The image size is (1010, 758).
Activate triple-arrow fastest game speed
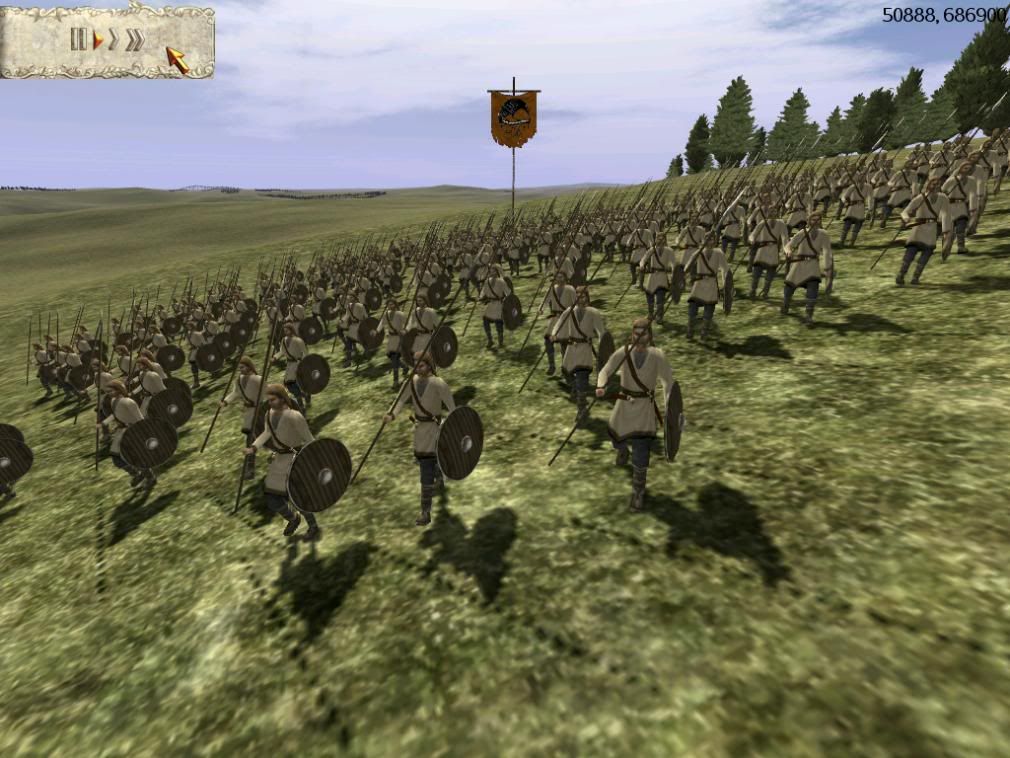[x=134, y=40]
